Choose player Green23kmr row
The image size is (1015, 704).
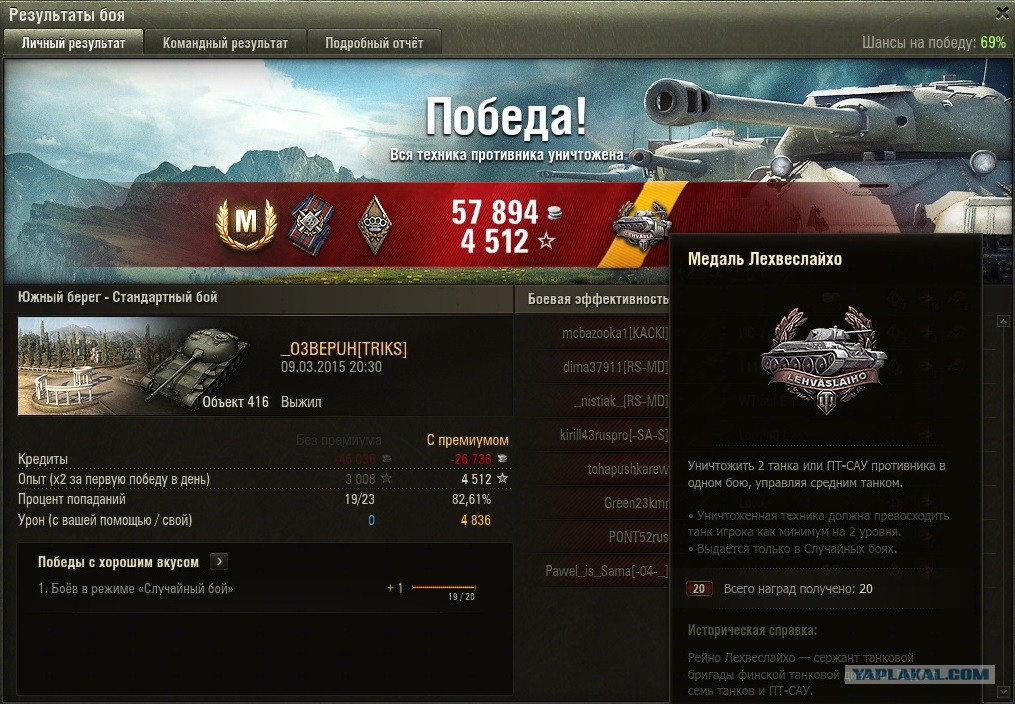pos(635,503)
